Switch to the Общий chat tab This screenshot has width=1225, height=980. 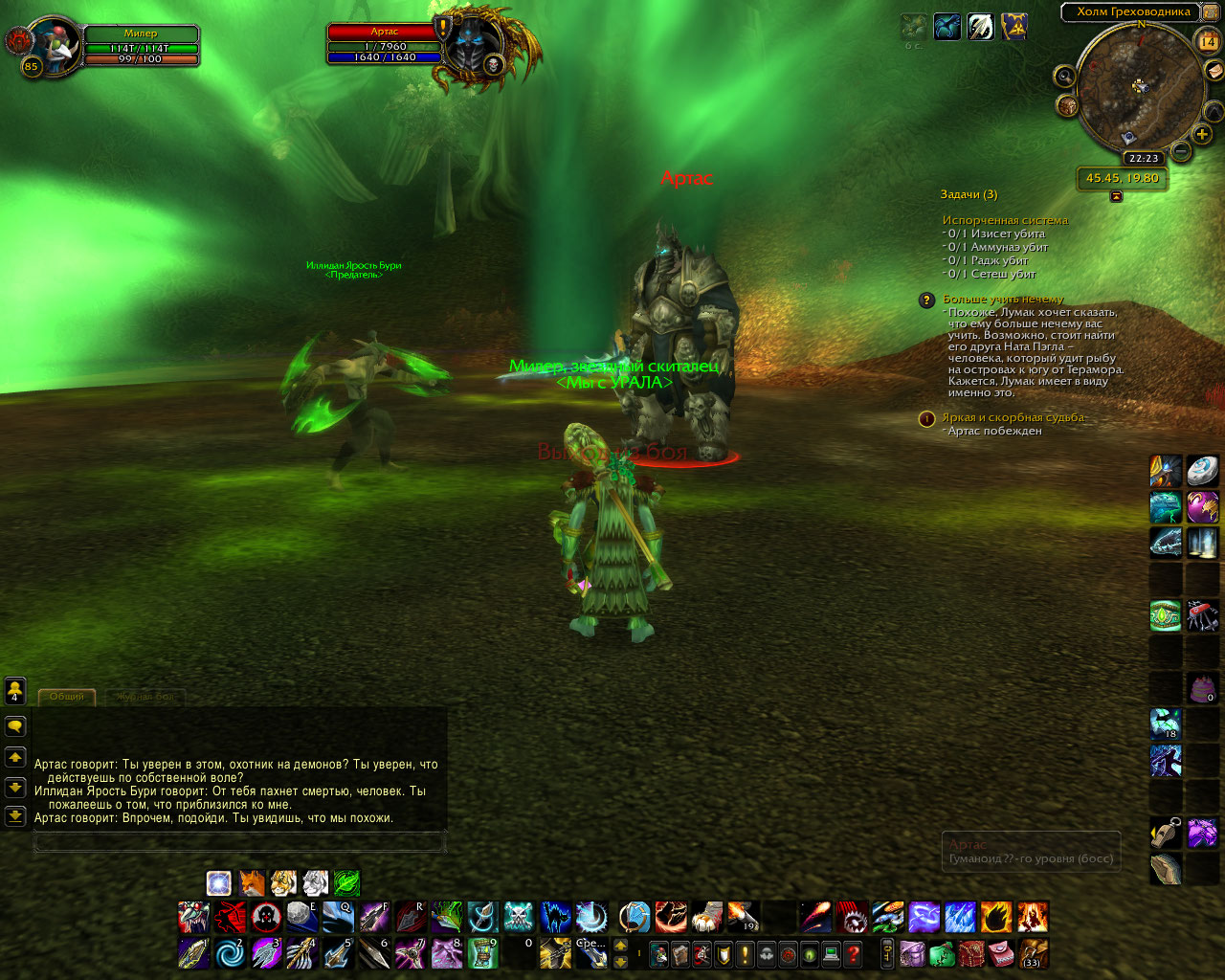point(67,697)
